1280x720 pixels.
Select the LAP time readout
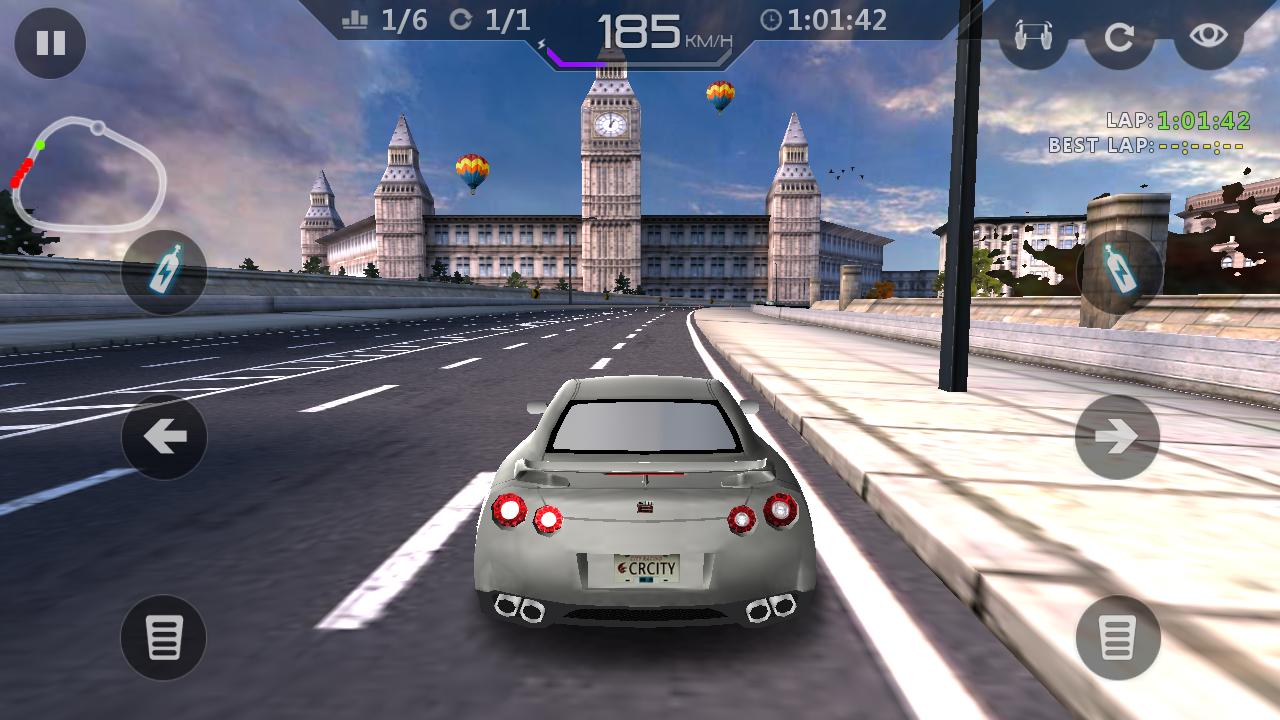(x=1180, y=120)
